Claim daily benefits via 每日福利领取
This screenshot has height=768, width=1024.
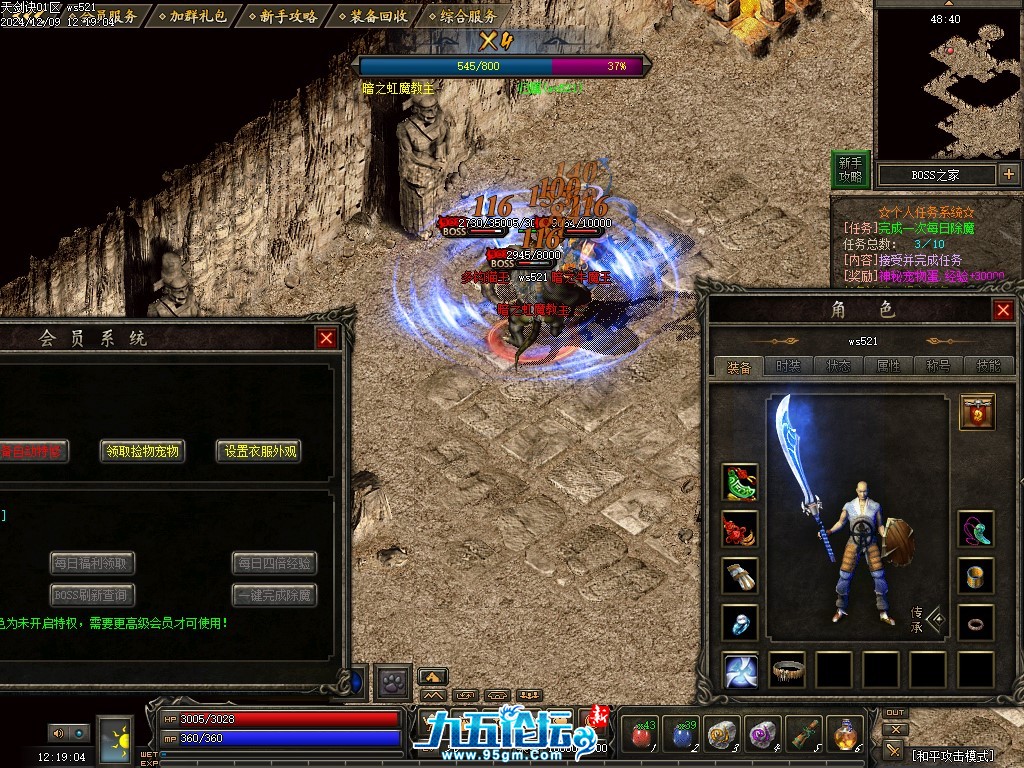click(92, 564)
